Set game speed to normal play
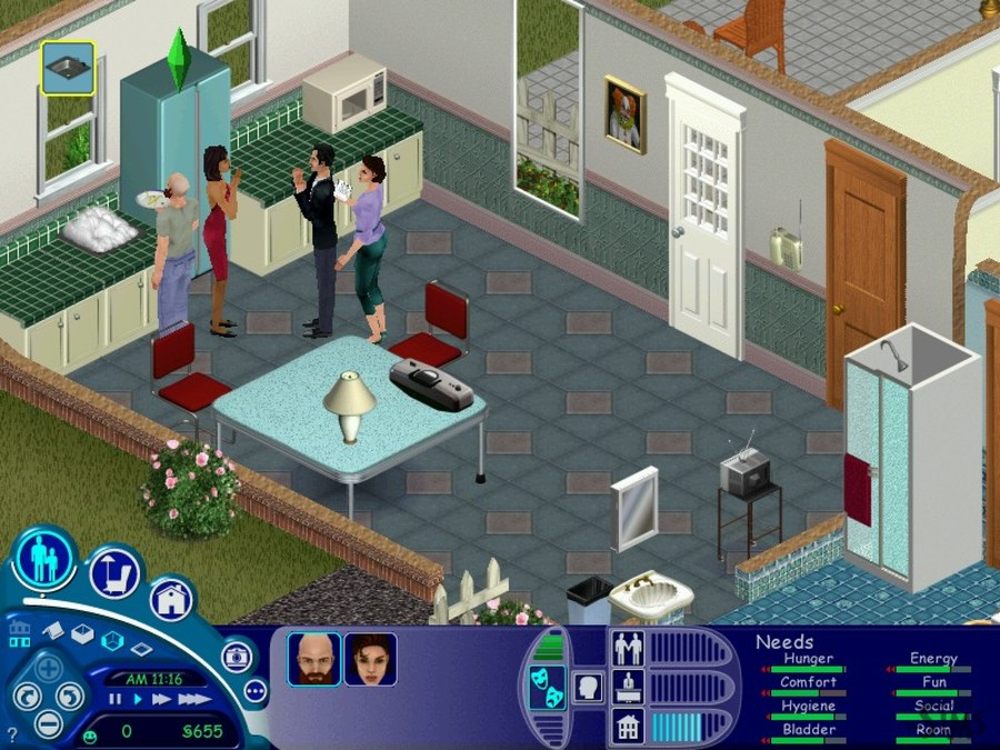The height and width of the screenshot is (750, 1000). click(138, 699)
